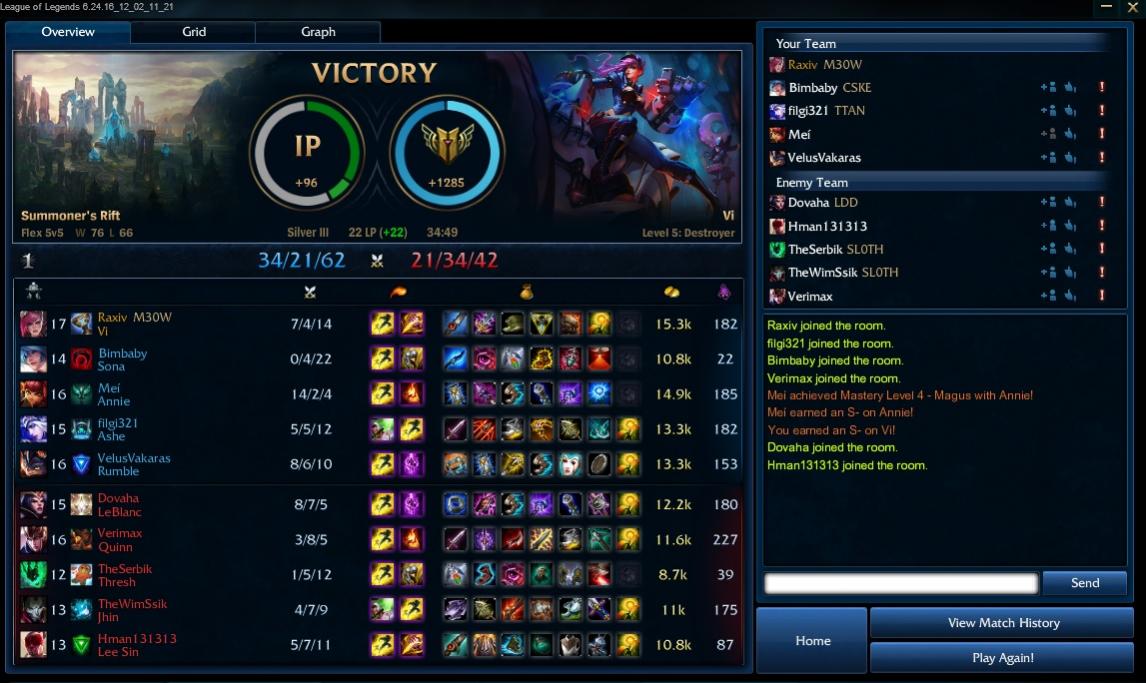
Task: Send a friend request to TheSerbik
Action: [1048, 250]
